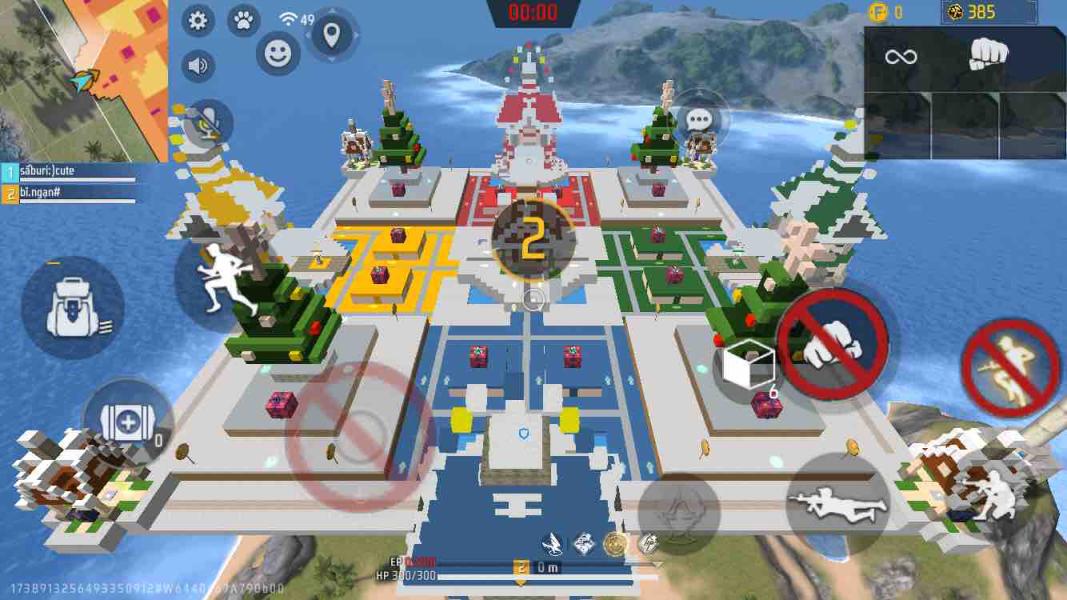Place a wall with the cube button

[749, 368]
